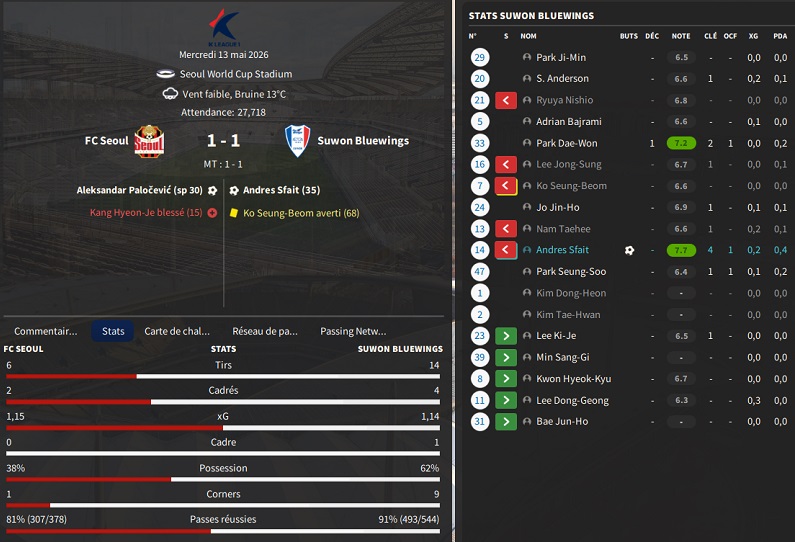Image resolution: width=795 pixels, height=542 pixels.
Task: Open the Suwon Bluewings team name
Action: 363,141
